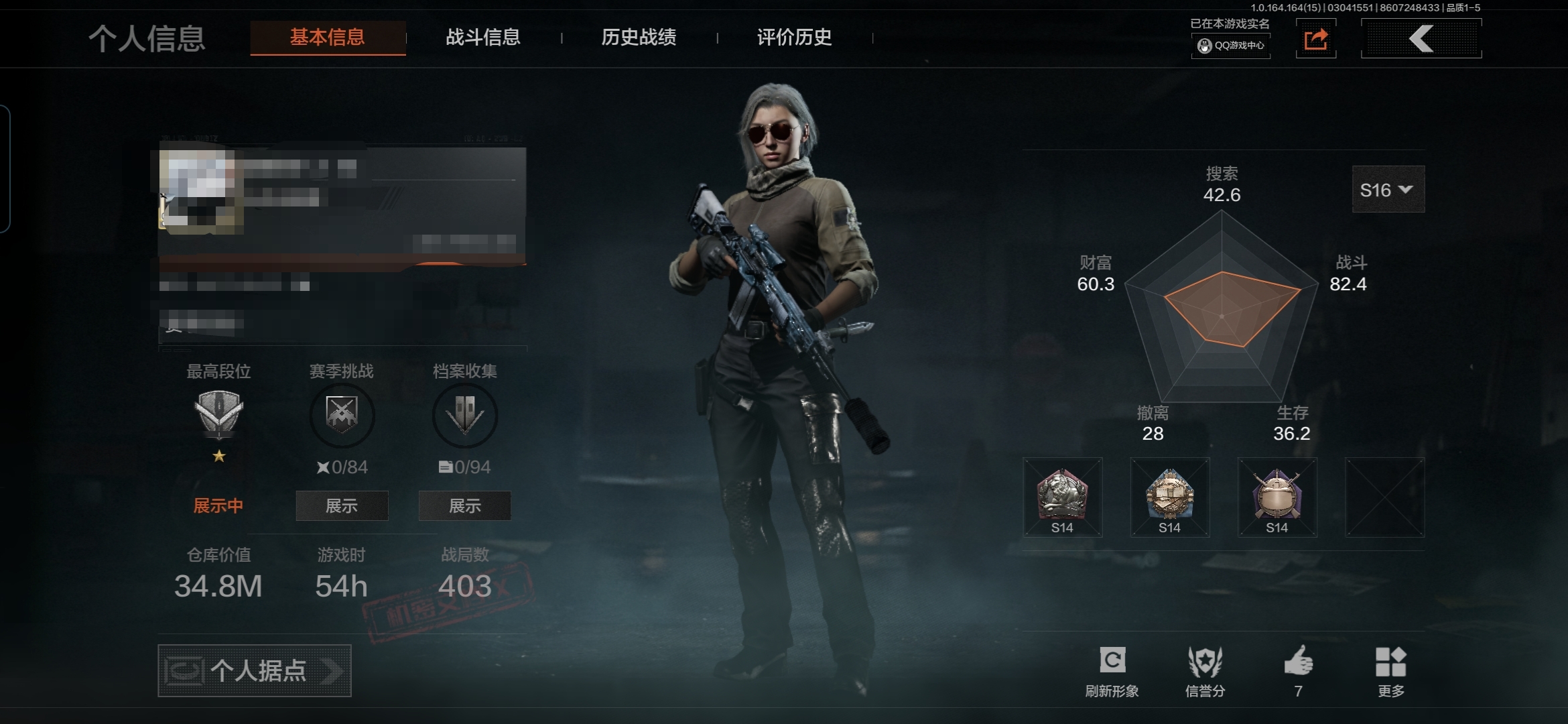Click the orange share icon
The width and height of the screenshot is (1568, 724).
tap(1316, 39)
